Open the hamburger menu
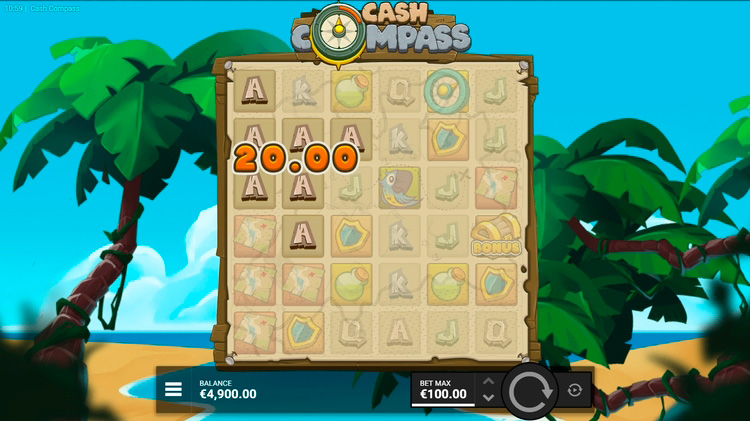The image size is (750, 421). coord(173,389)
